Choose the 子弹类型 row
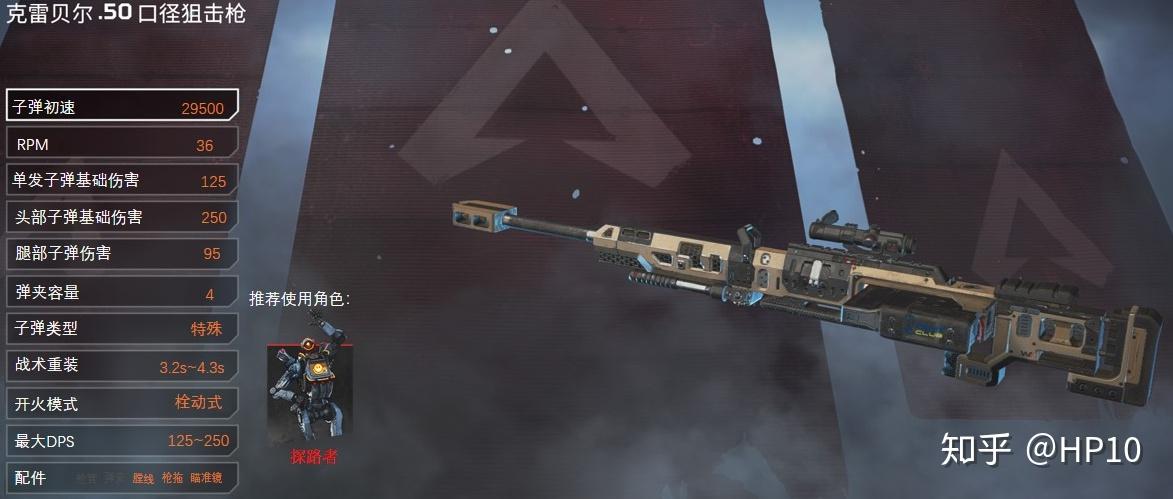Image resolution: width=1173 pixels, height=499 pixels. coord(122,328)
